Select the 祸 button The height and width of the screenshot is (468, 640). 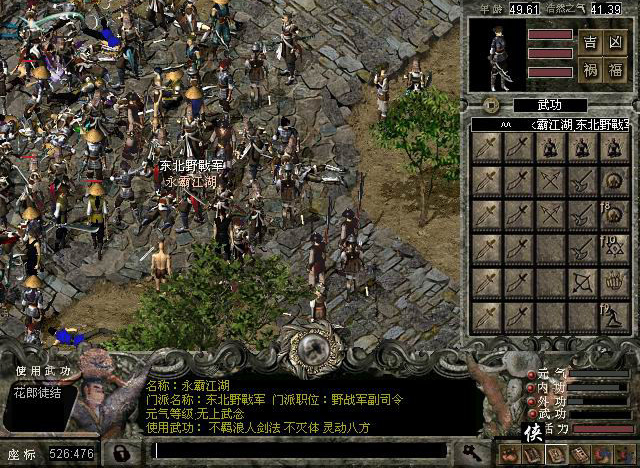click(590, 70)
